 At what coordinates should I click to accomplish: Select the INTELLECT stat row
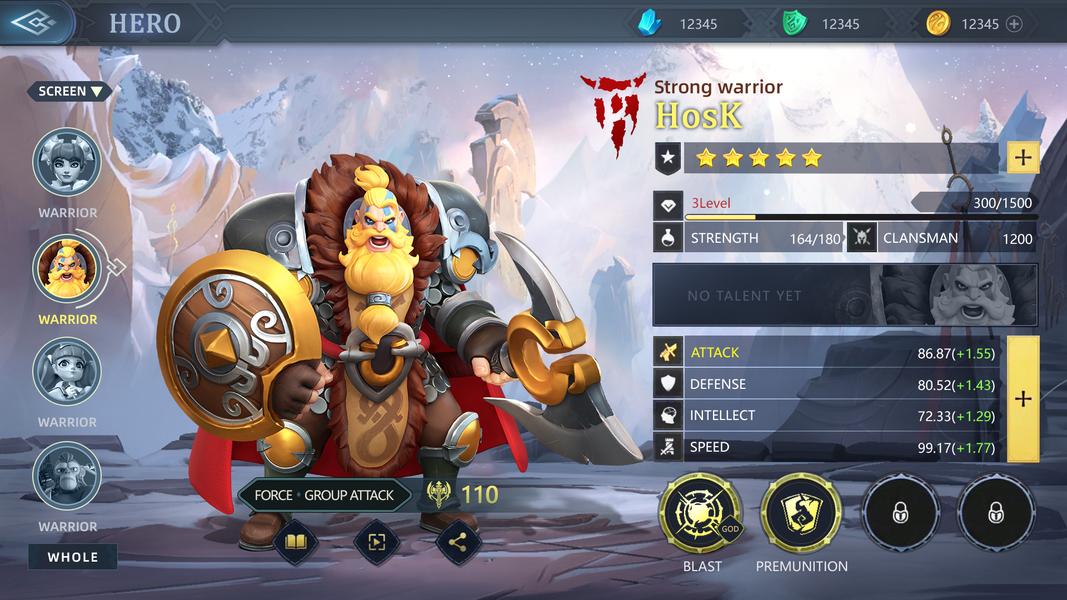click(x=828, y=415)
